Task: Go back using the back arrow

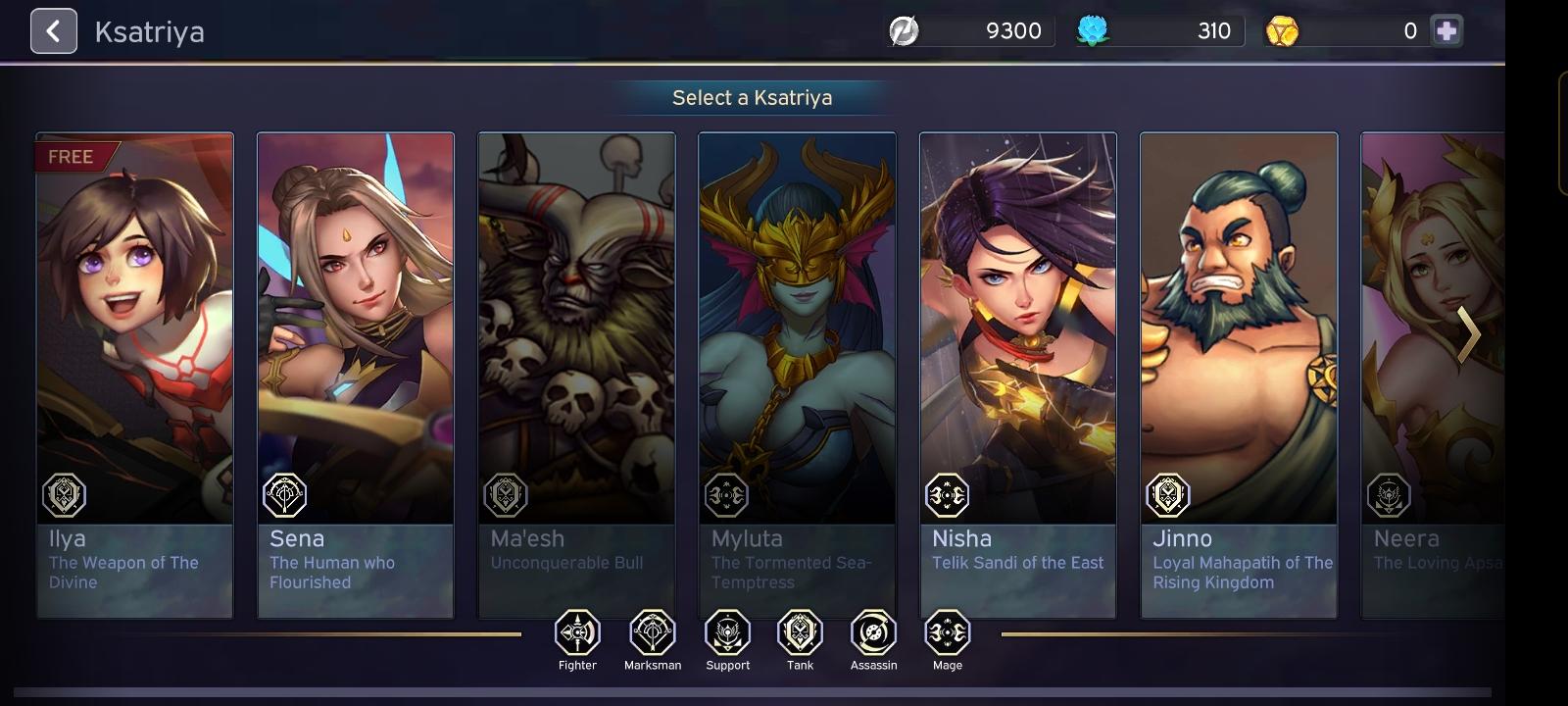Action: pos(54,30)
